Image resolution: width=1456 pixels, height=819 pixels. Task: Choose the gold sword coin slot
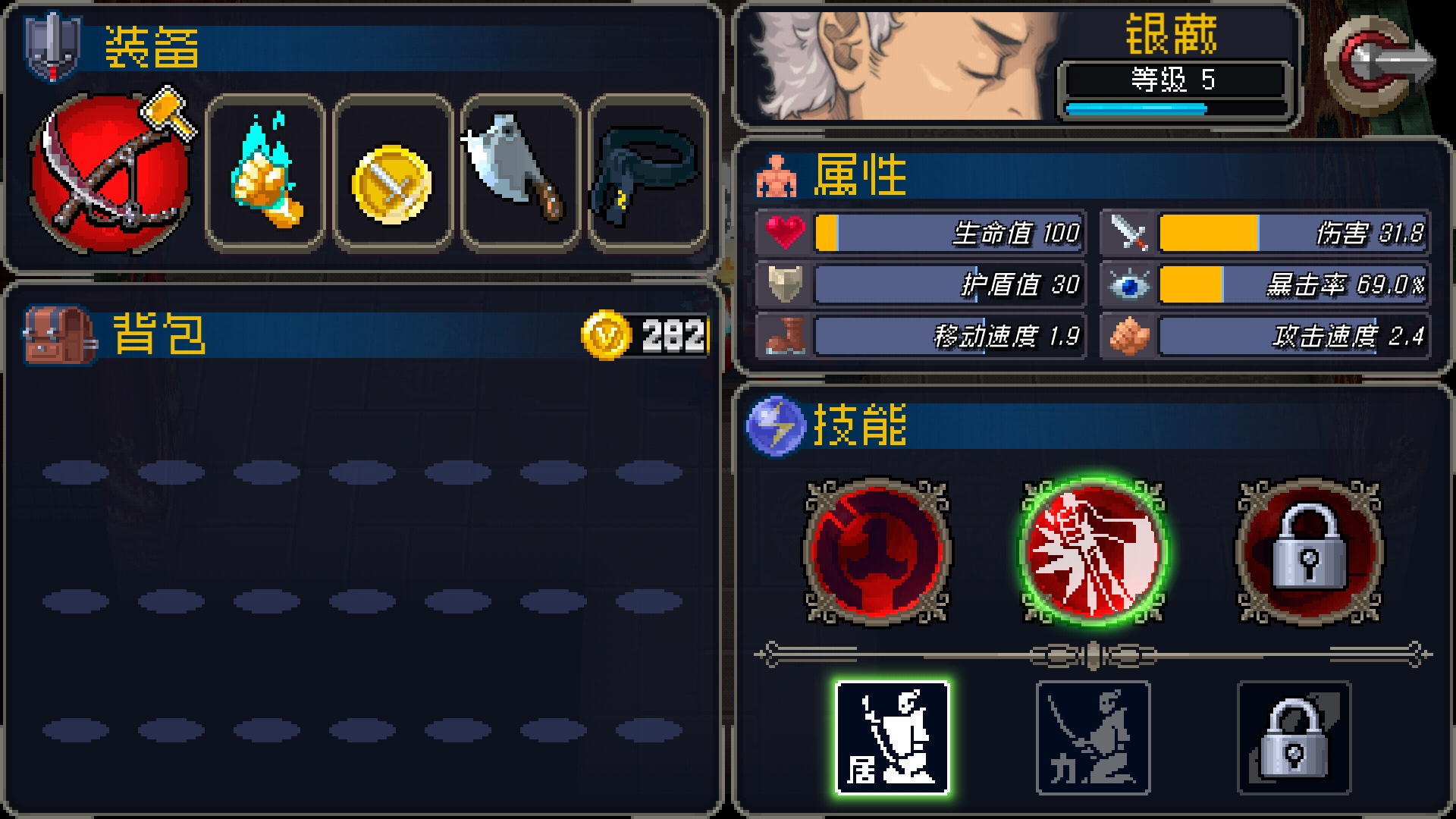pos(392,183)
